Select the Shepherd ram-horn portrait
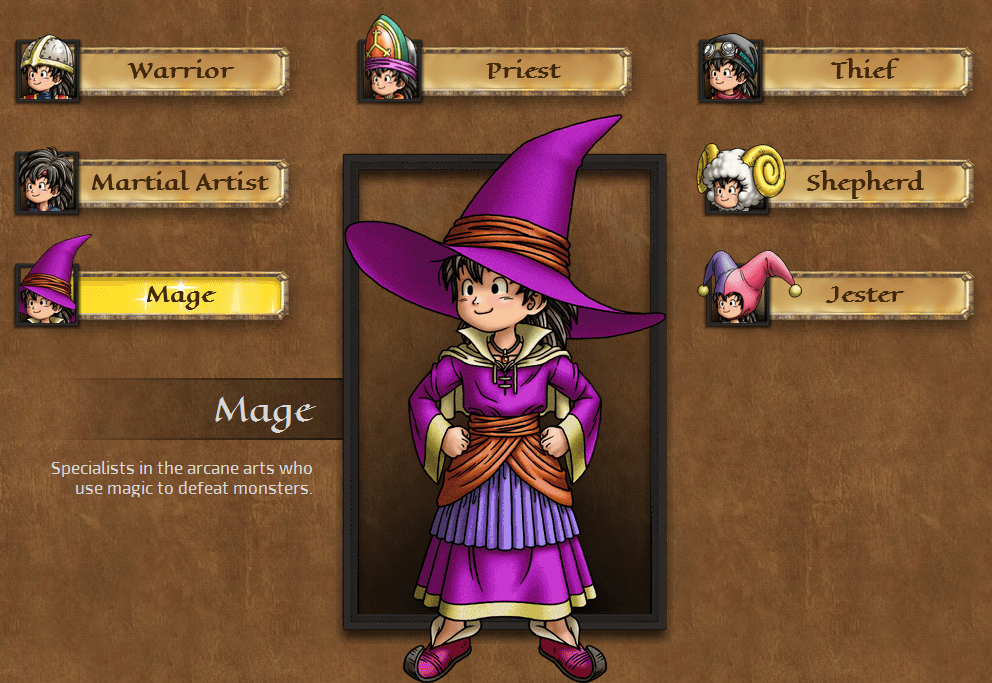Image resolution: width=992 pixels, height=683 pixels. (735, 180)
